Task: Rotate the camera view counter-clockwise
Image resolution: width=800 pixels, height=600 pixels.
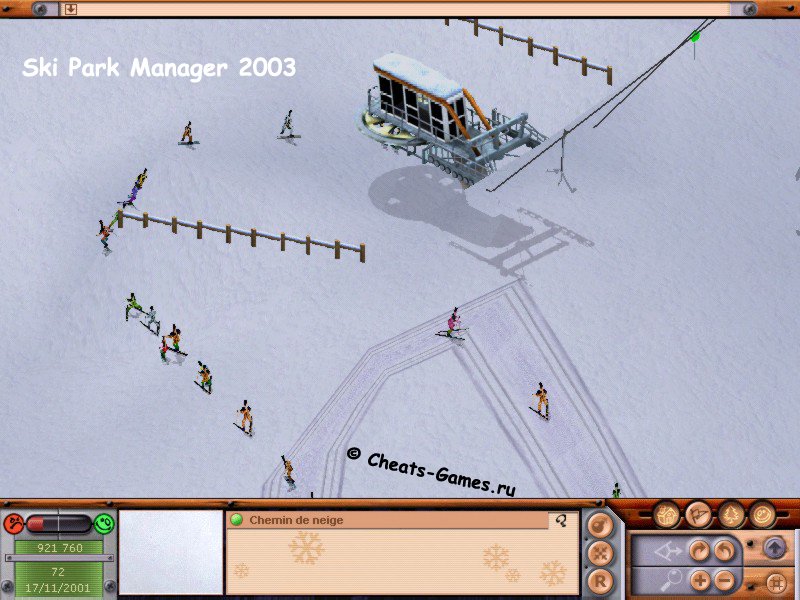Action: 721,550
